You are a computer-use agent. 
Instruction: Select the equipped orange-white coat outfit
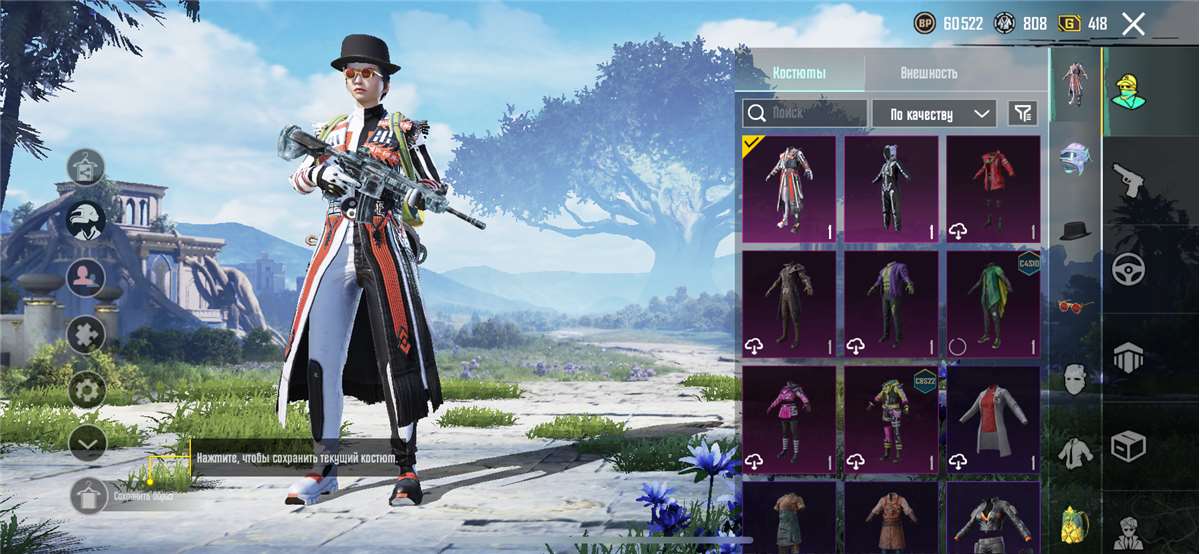click(789, 189)
